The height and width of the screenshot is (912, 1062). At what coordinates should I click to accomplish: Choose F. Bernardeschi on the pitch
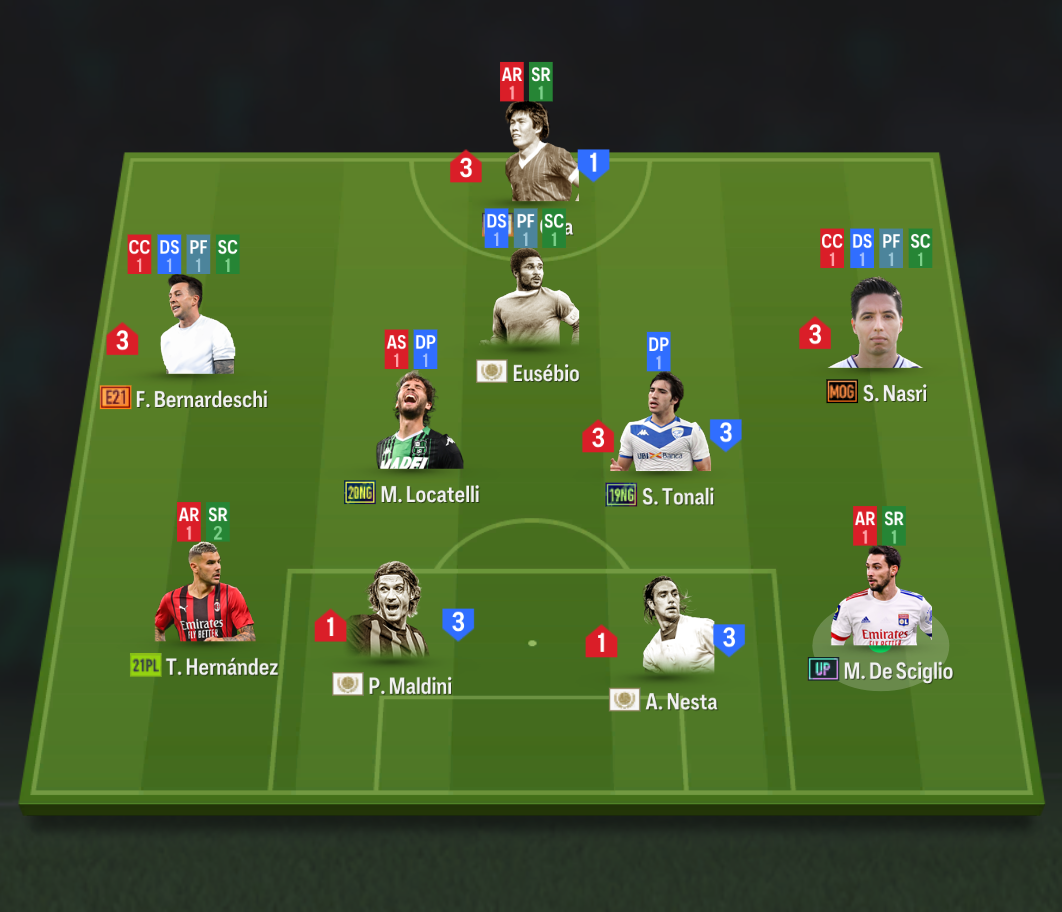[197, 326]
